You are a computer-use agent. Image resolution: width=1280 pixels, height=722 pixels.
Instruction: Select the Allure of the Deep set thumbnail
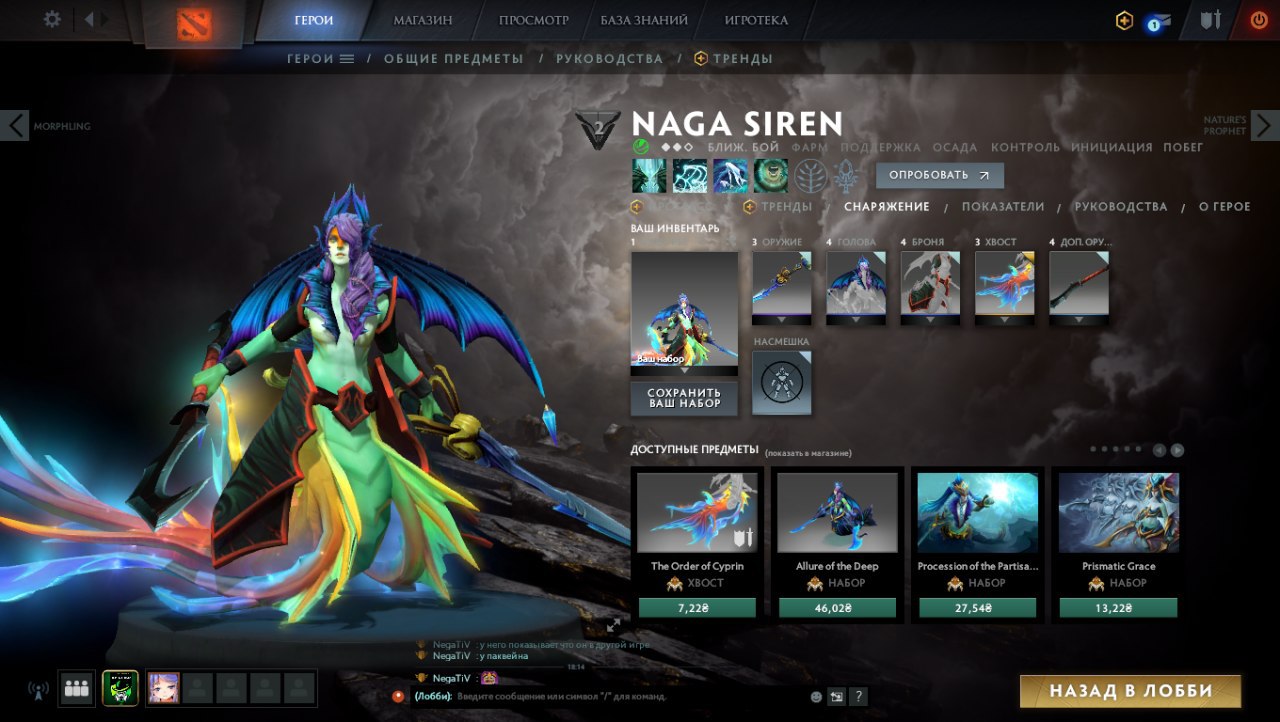click(837, 512)
